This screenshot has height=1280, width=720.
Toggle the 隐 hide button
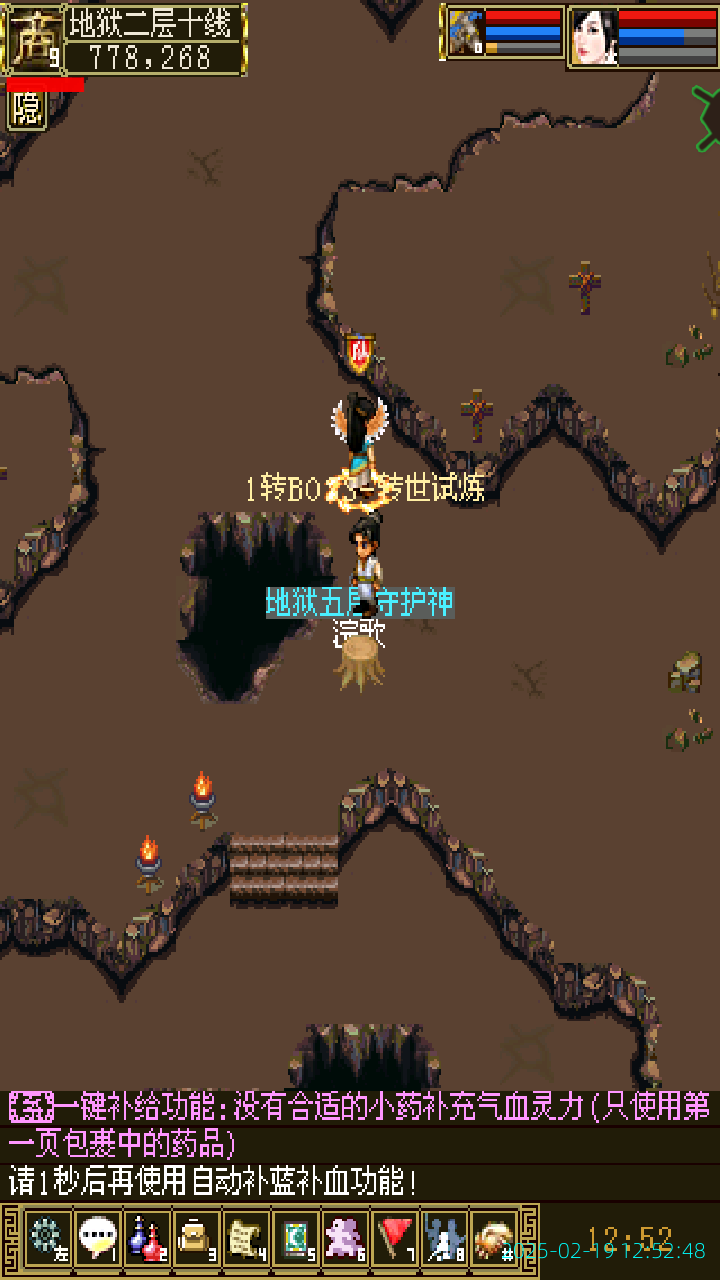27,109
